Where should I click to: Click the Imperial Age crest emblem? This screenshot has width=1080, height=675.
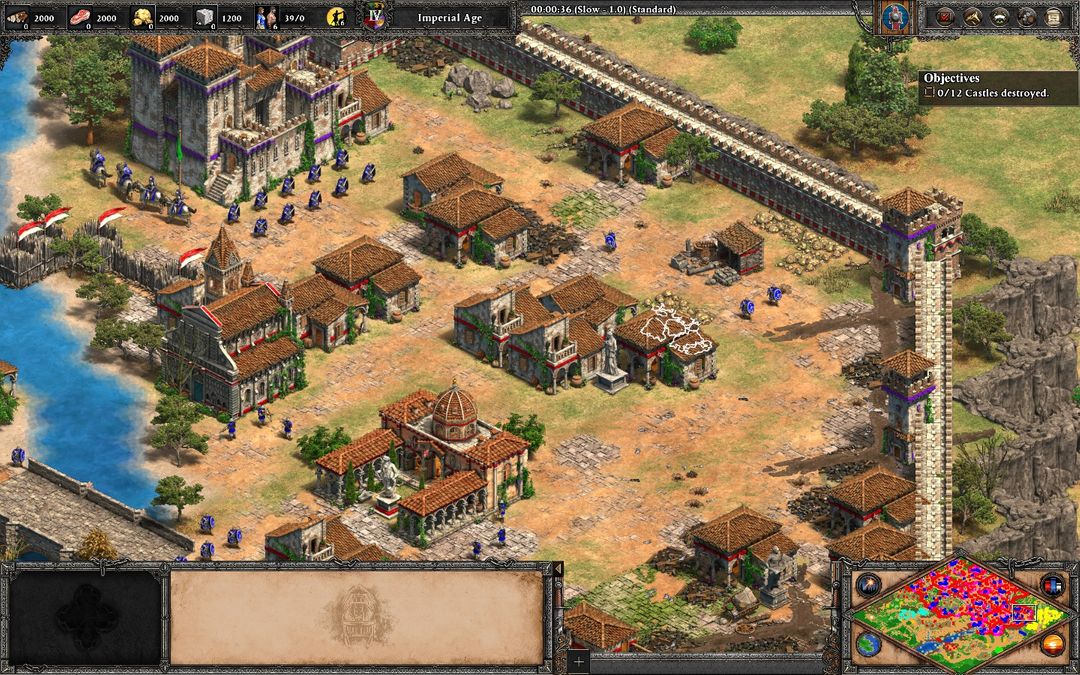(375, 17)
